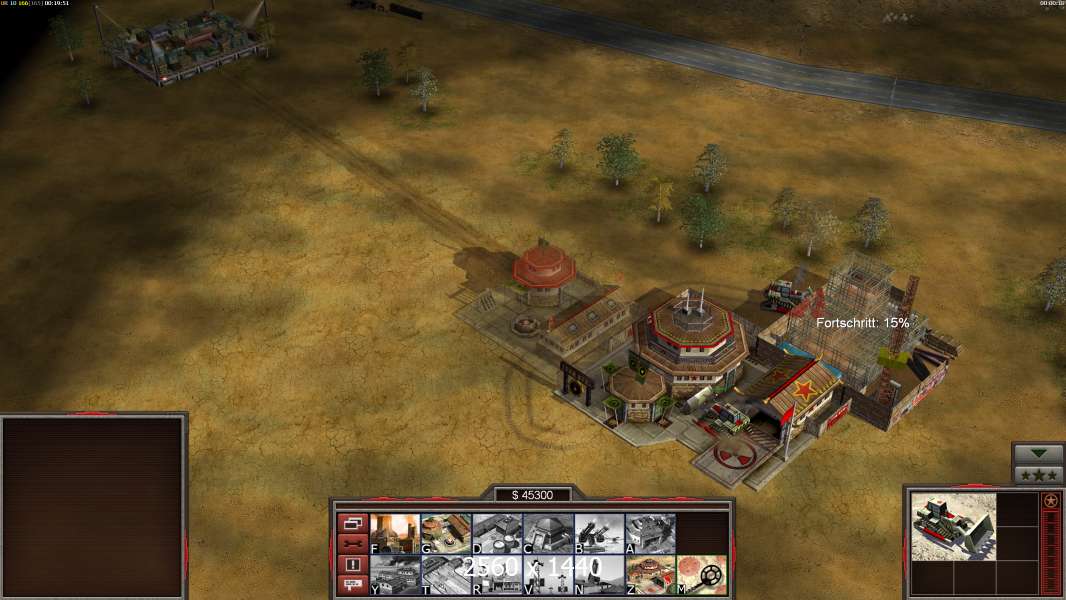Choose the build icon labeled A
1066x600 pixels.
(650, 534)
